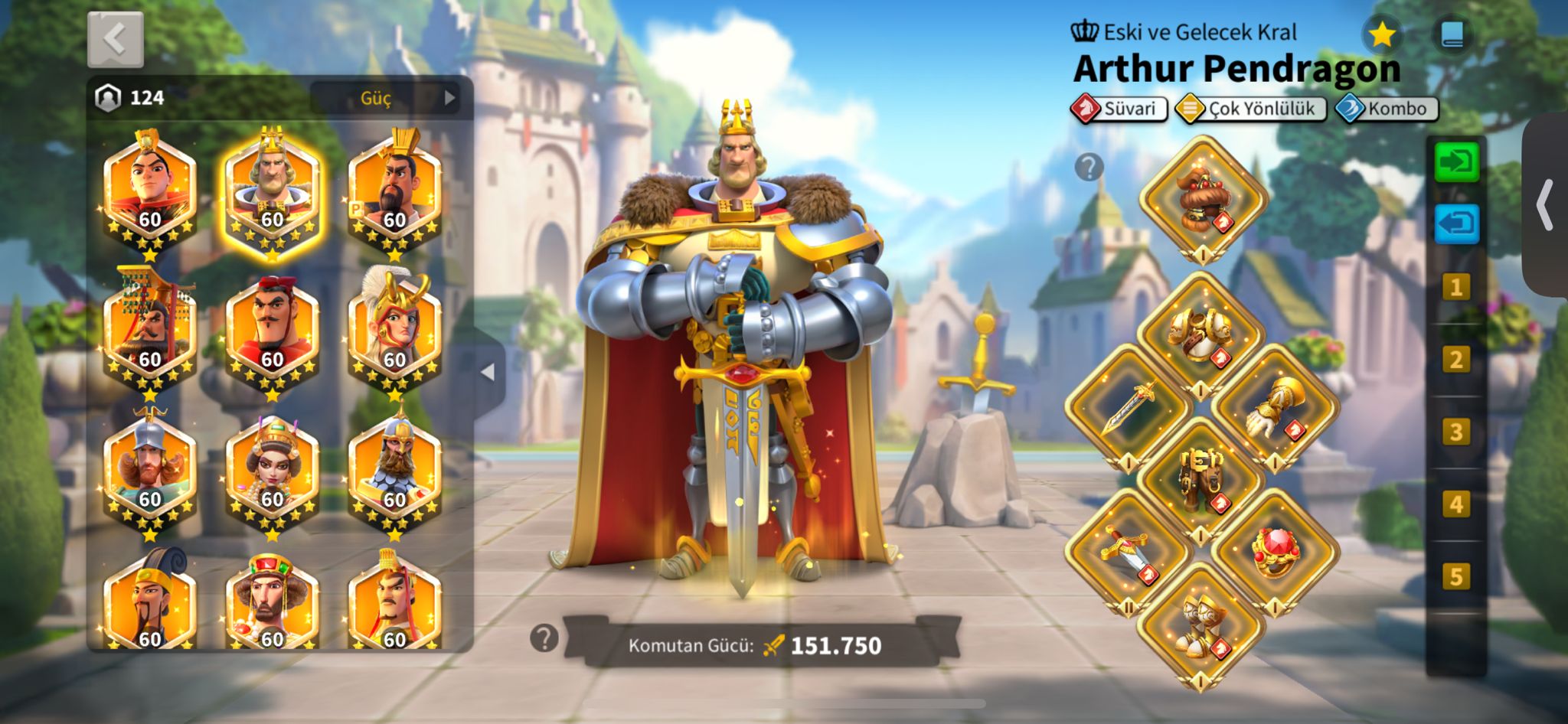Collapse the commander list panel arrow

(x=488, y=373)
